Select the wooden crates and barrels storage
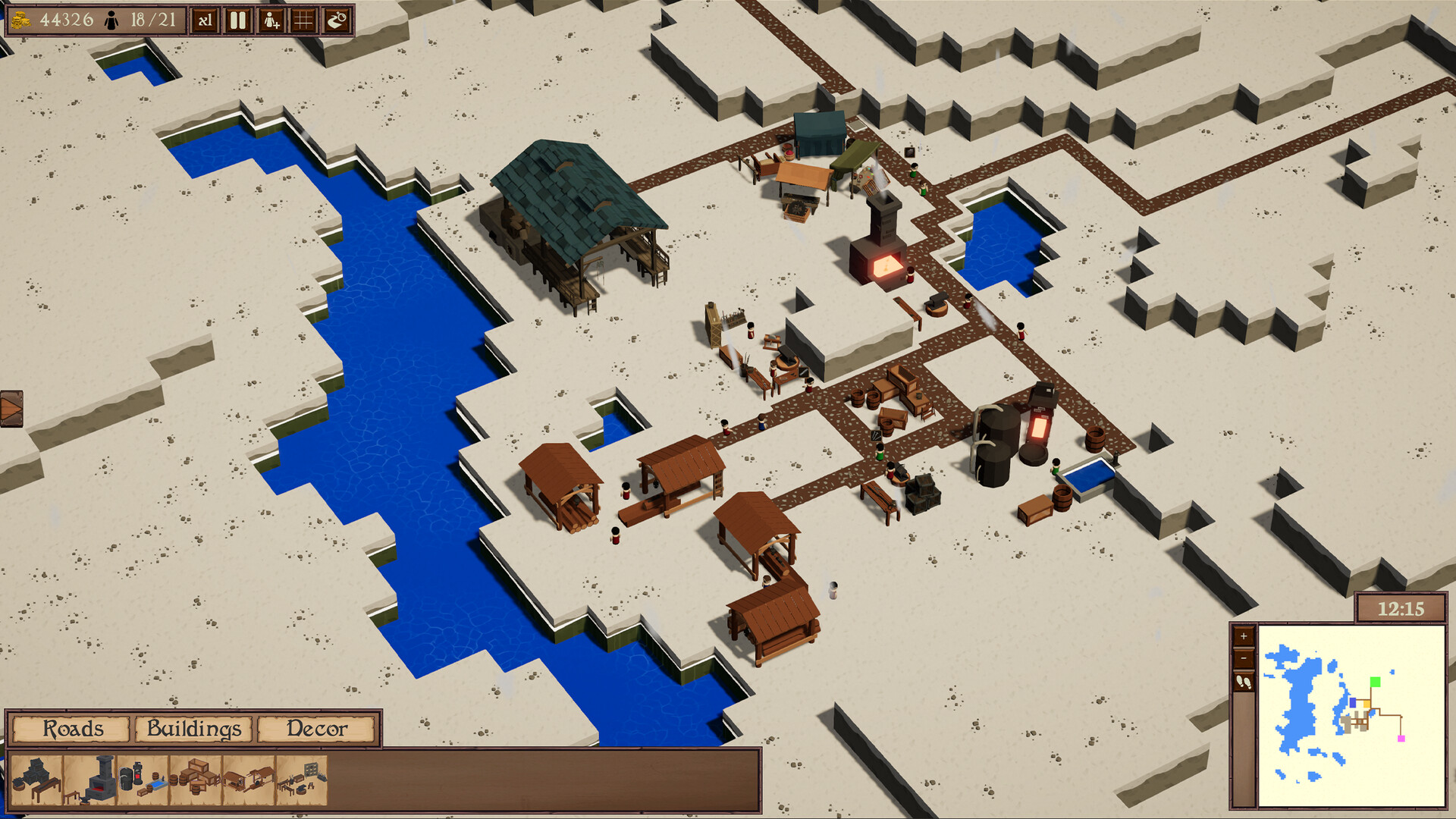1456x819 pixels. 196,780
